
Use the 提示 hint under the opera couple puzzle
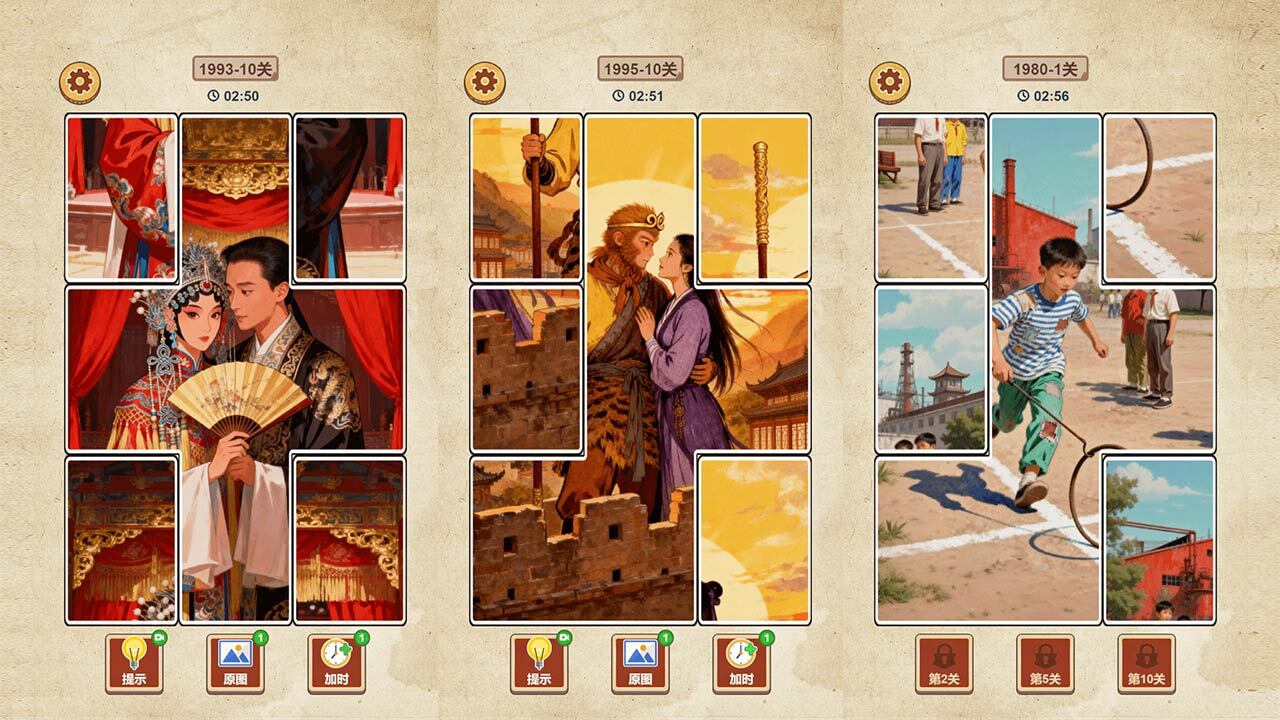134,663
